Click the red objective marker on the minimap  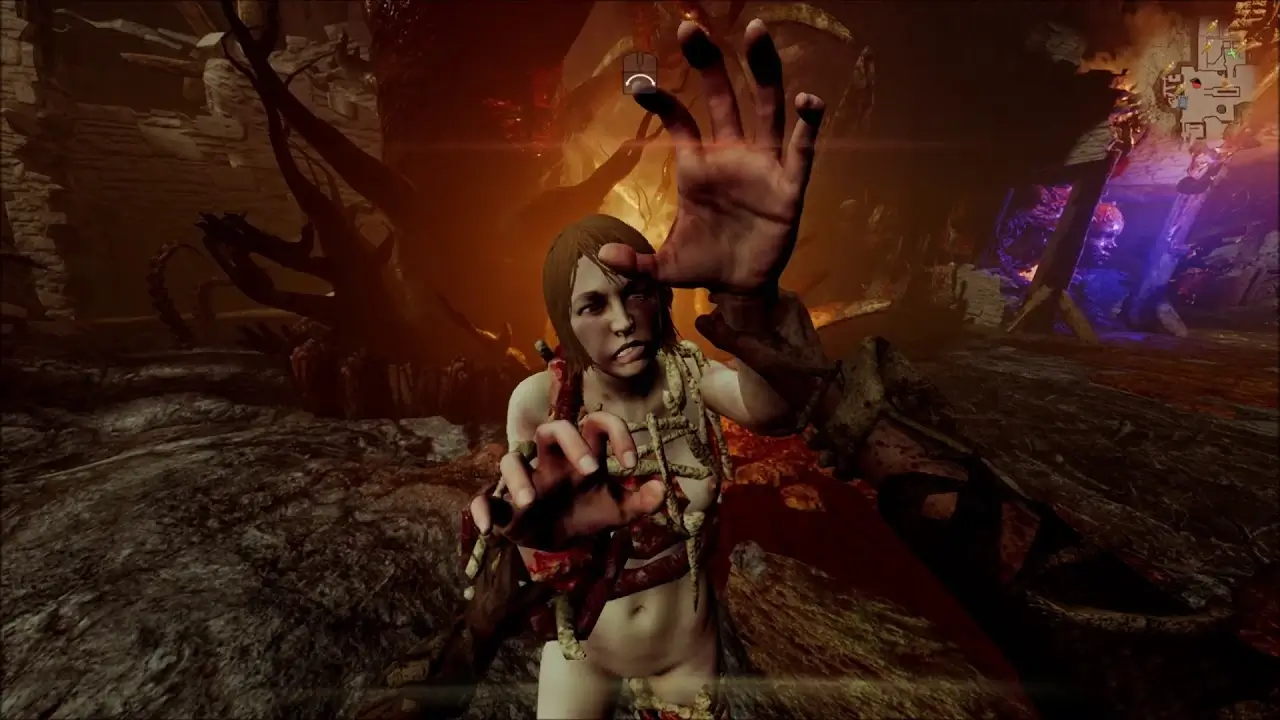[1196, 83]
